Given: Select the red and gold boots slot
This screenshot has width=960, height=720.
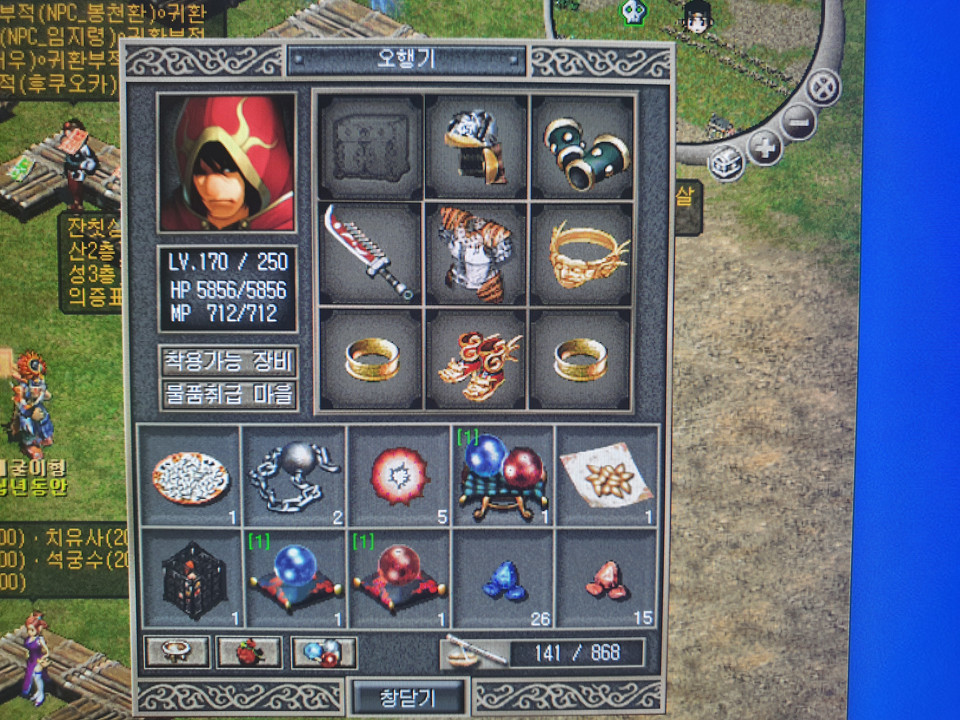Looking at the screenshot, I should pyautogui.click(x=475, y=360).
